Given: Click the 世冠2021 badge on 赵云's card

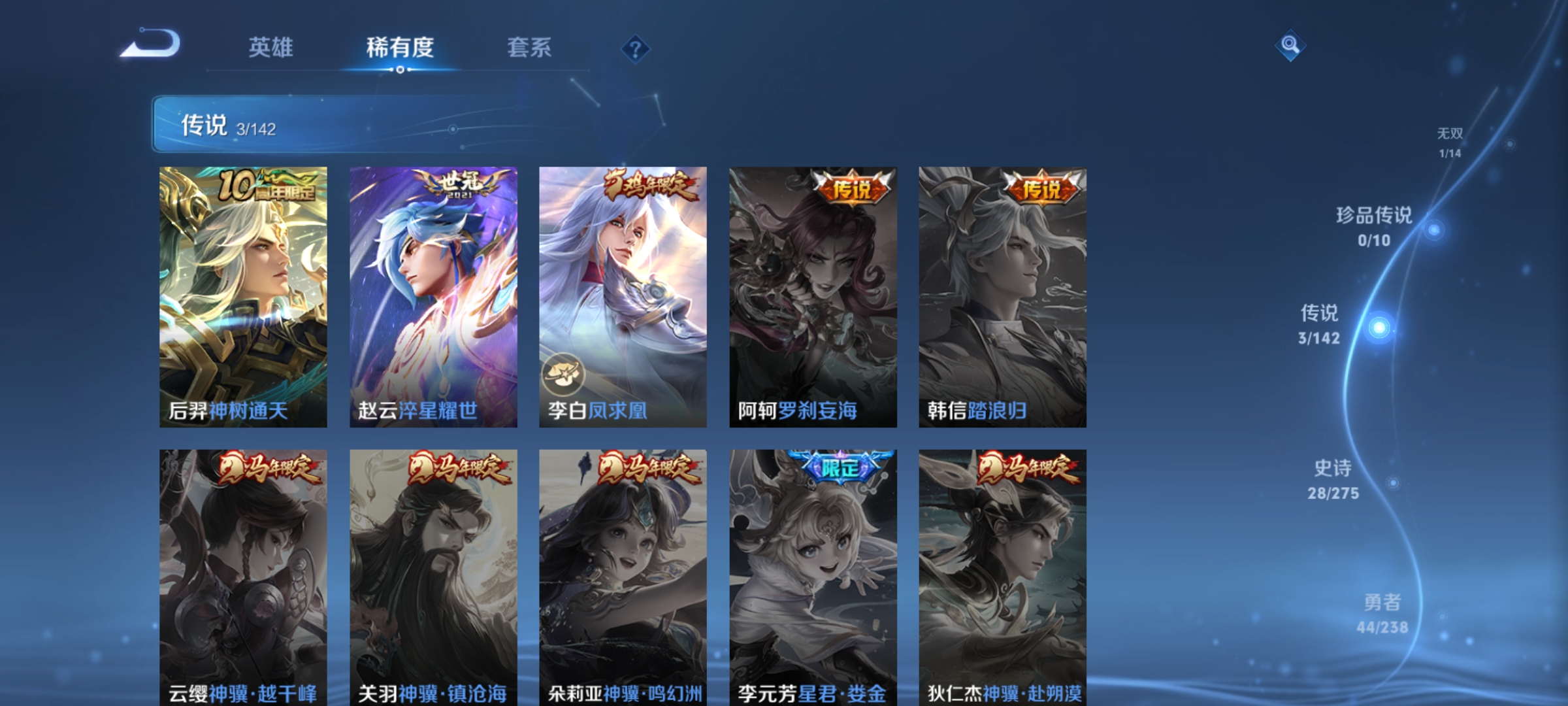Looking at the screenshot, I should click(455, 187).
